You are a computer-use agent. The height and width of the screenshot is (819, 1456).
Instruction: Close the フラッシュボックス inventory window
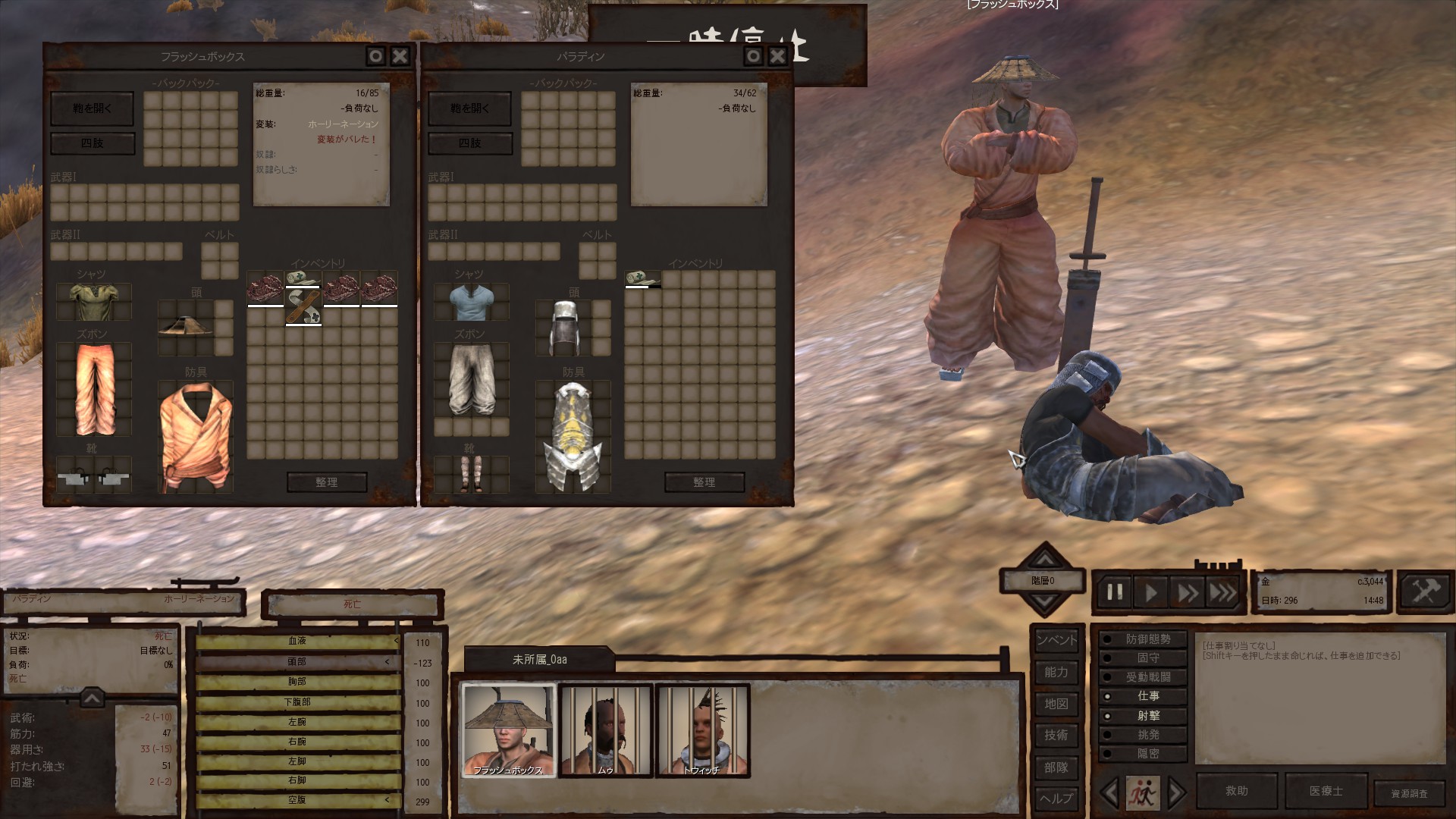point(400,56)
